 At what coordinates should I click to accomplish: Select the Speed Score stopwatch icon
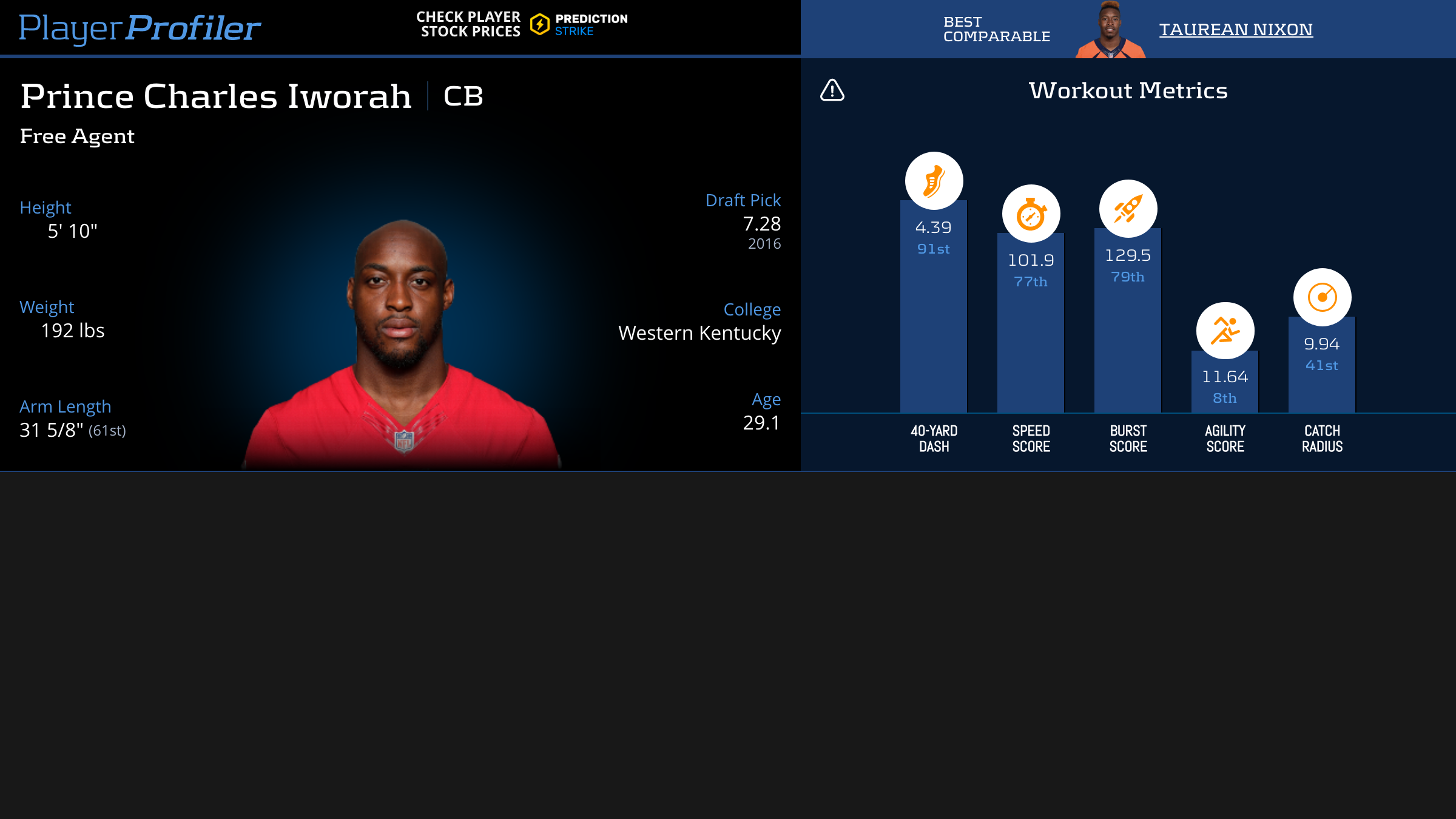click(1031, 214)
